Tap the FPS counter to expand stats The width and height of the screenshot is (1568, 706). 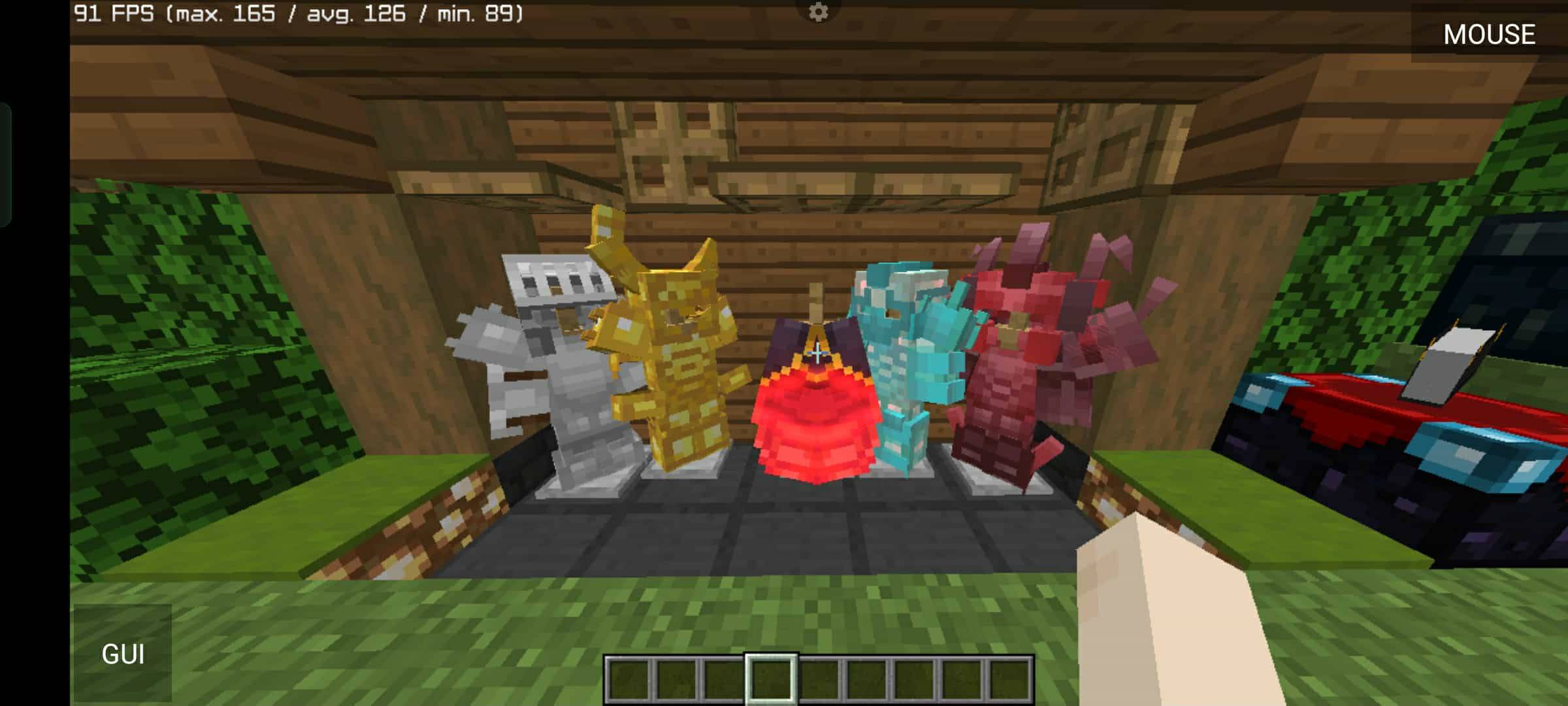coord(297,13)
